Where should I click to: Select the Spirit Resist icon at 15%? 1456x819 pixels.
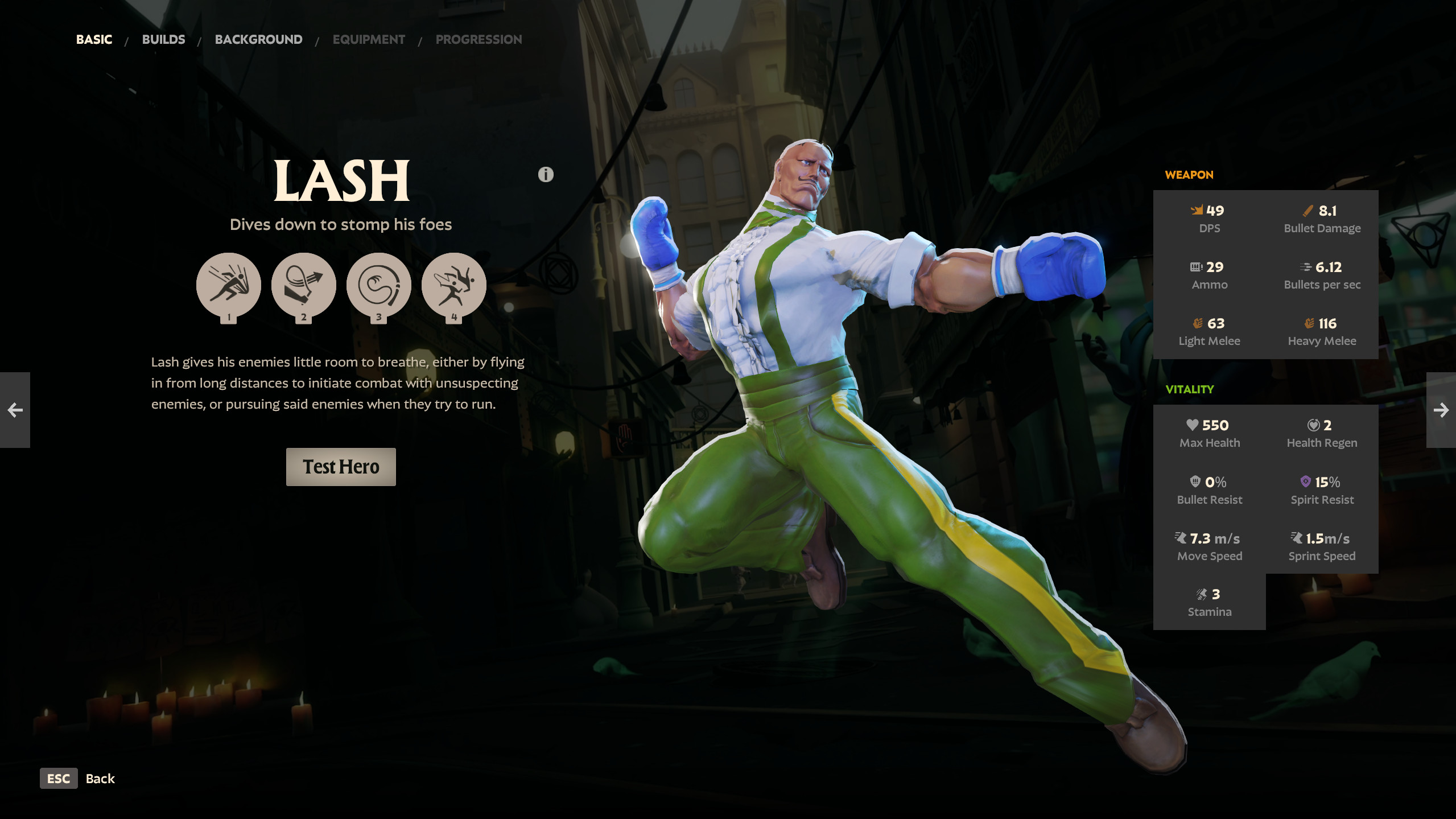1305,482
